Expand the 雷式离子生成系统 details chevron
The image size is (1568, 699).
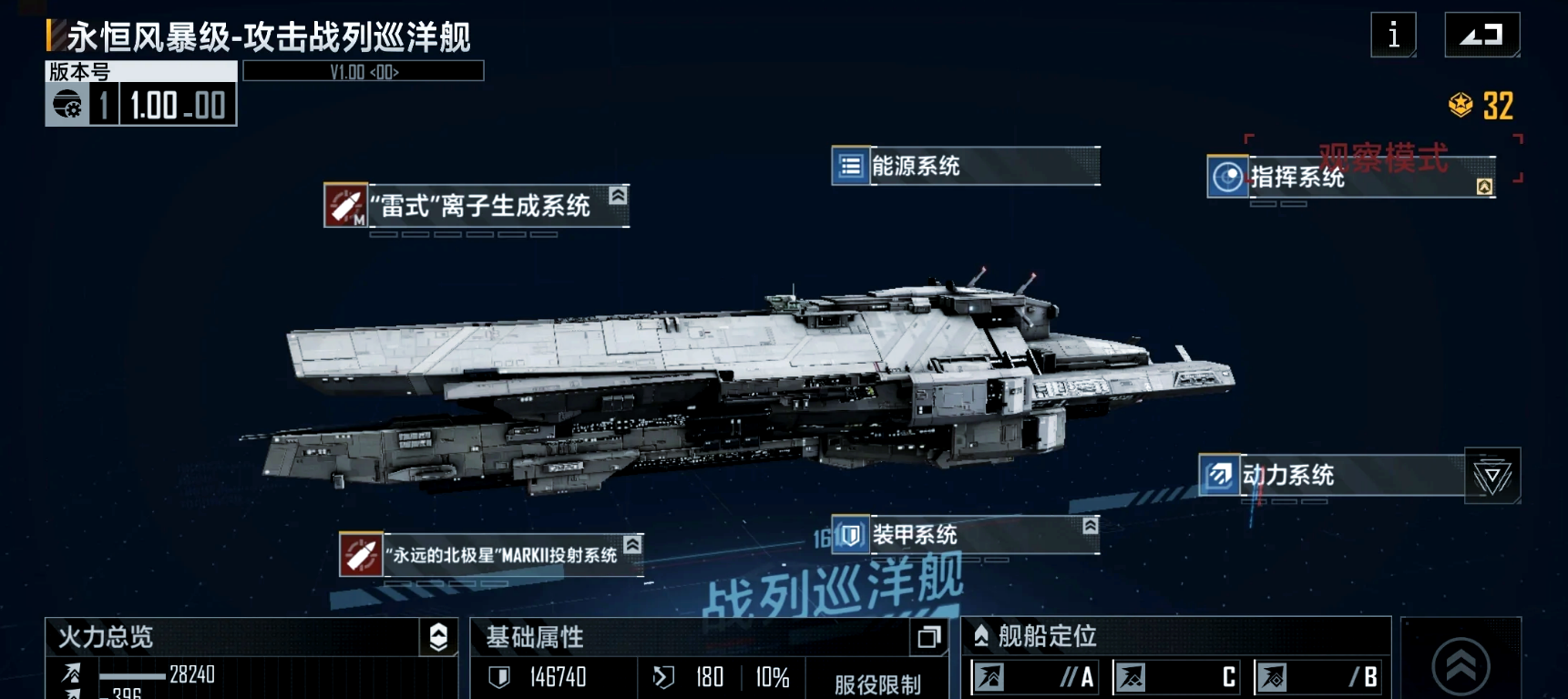(x=619, y=194)
